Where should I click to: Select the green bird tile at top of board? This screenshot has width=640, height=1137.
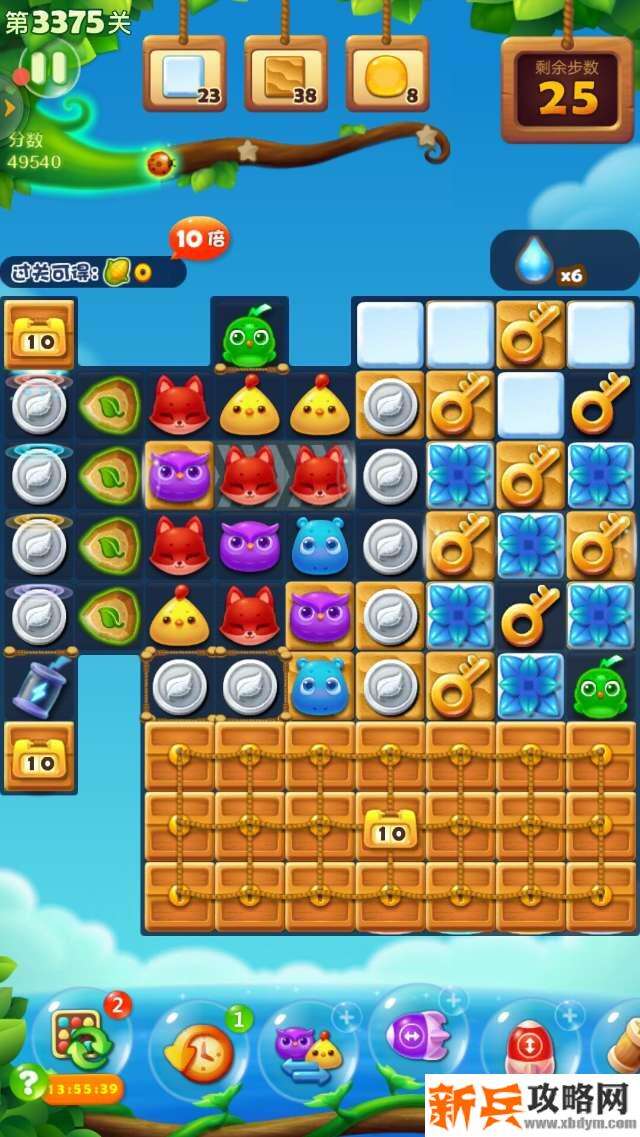[x=249, y=337]
